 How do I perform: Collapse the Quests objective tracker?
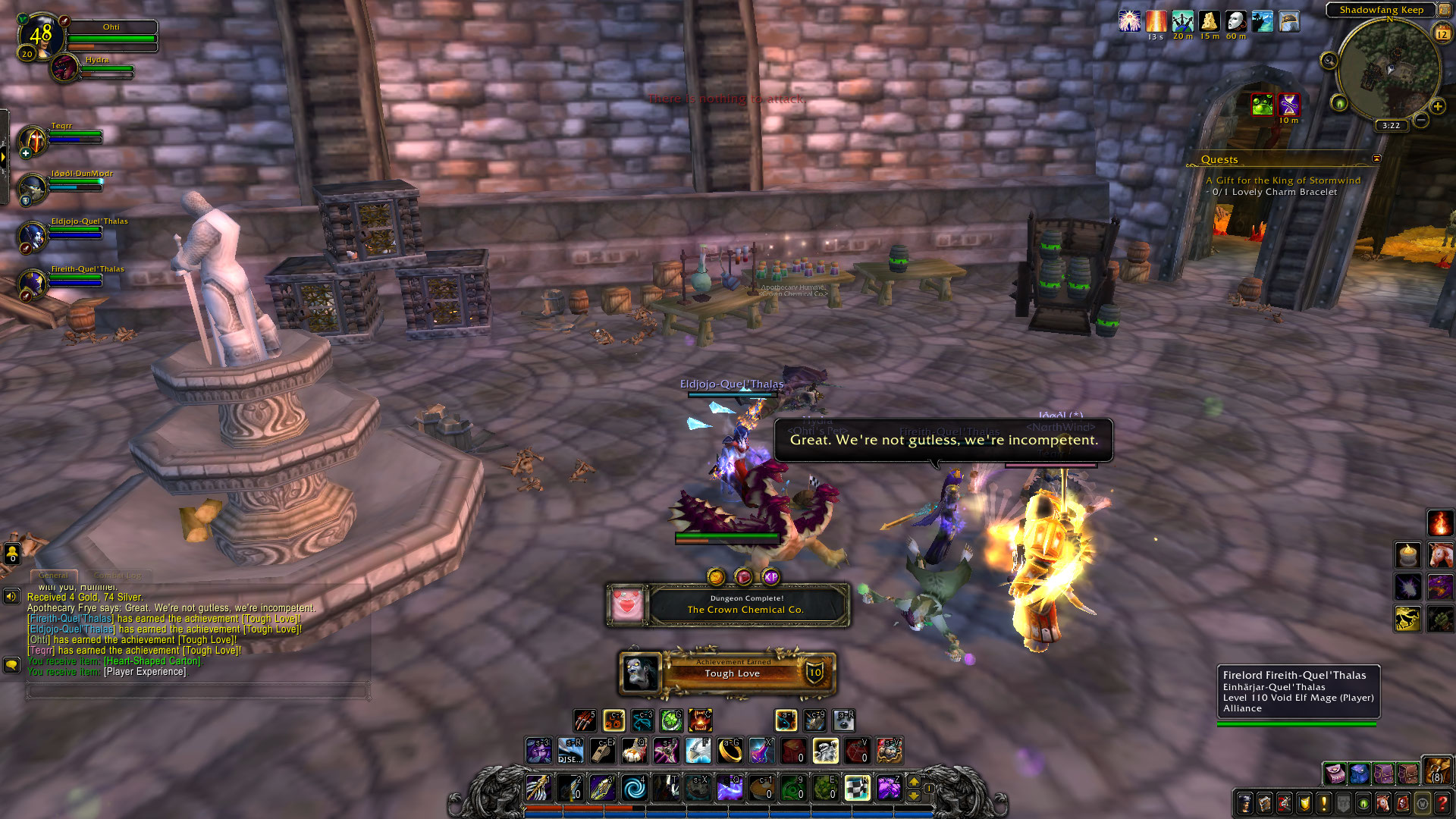(x=1376, y=158)
